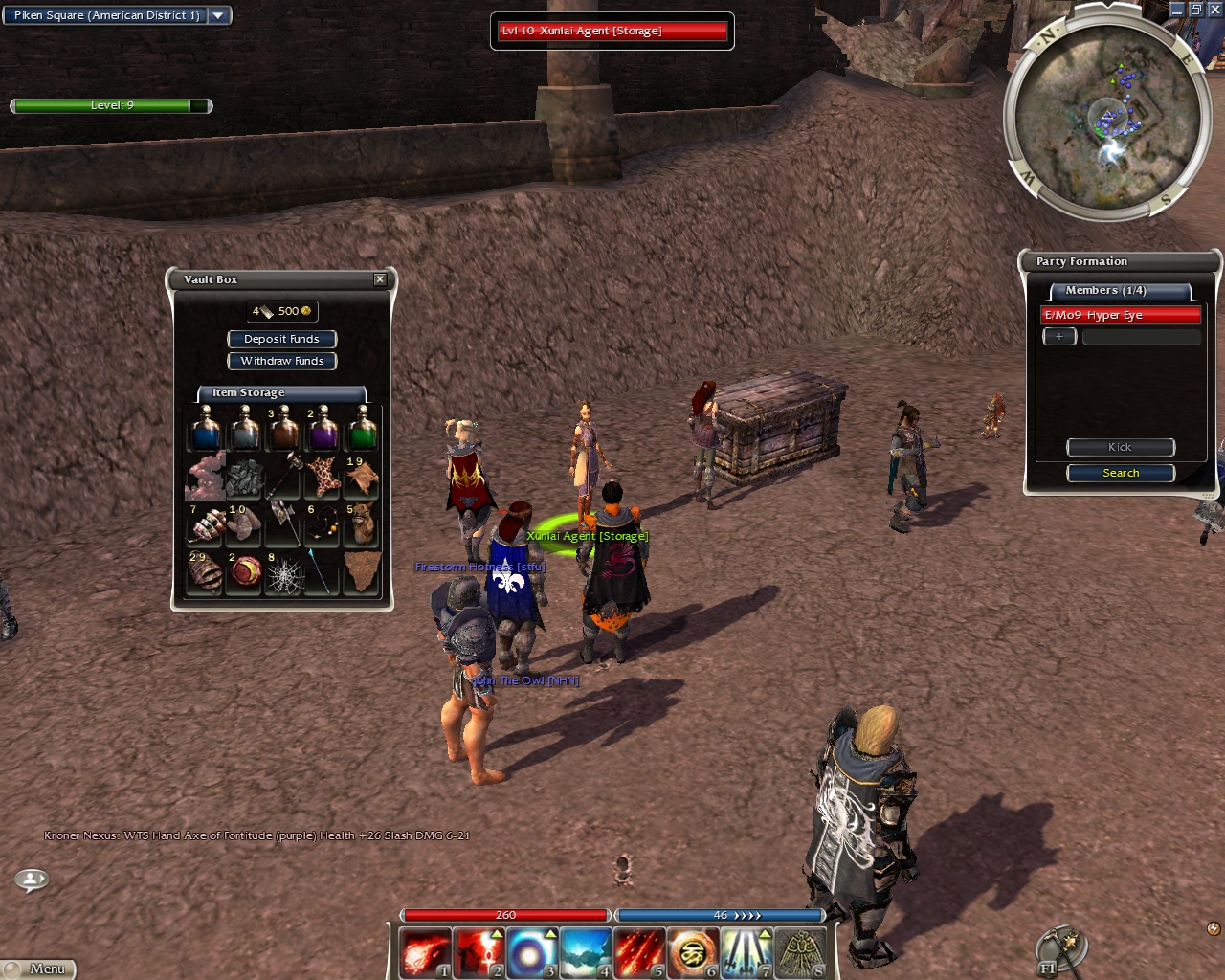Select party member Hyper Eye
This screenshot has height=980, width=1225.
pos(1120,315)
